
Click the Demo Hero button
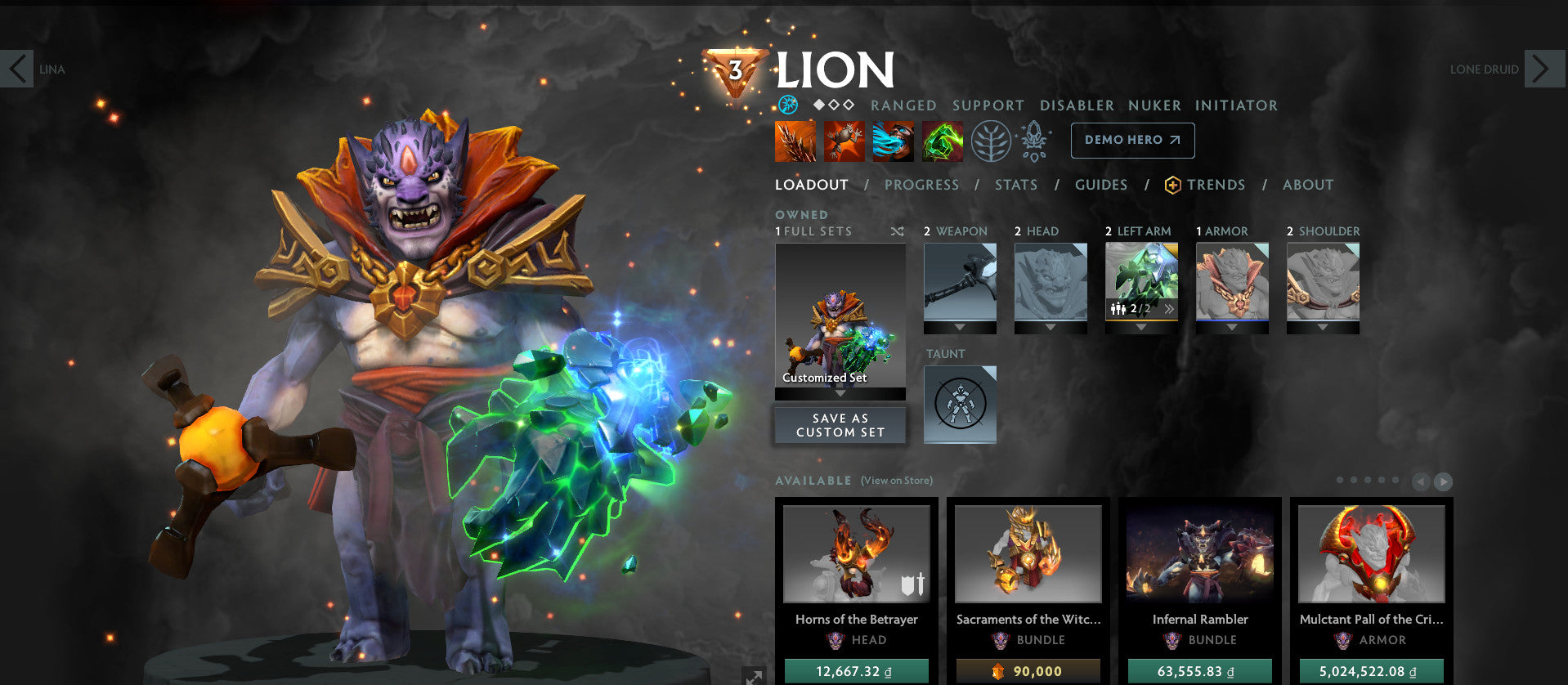point(1132,140)
